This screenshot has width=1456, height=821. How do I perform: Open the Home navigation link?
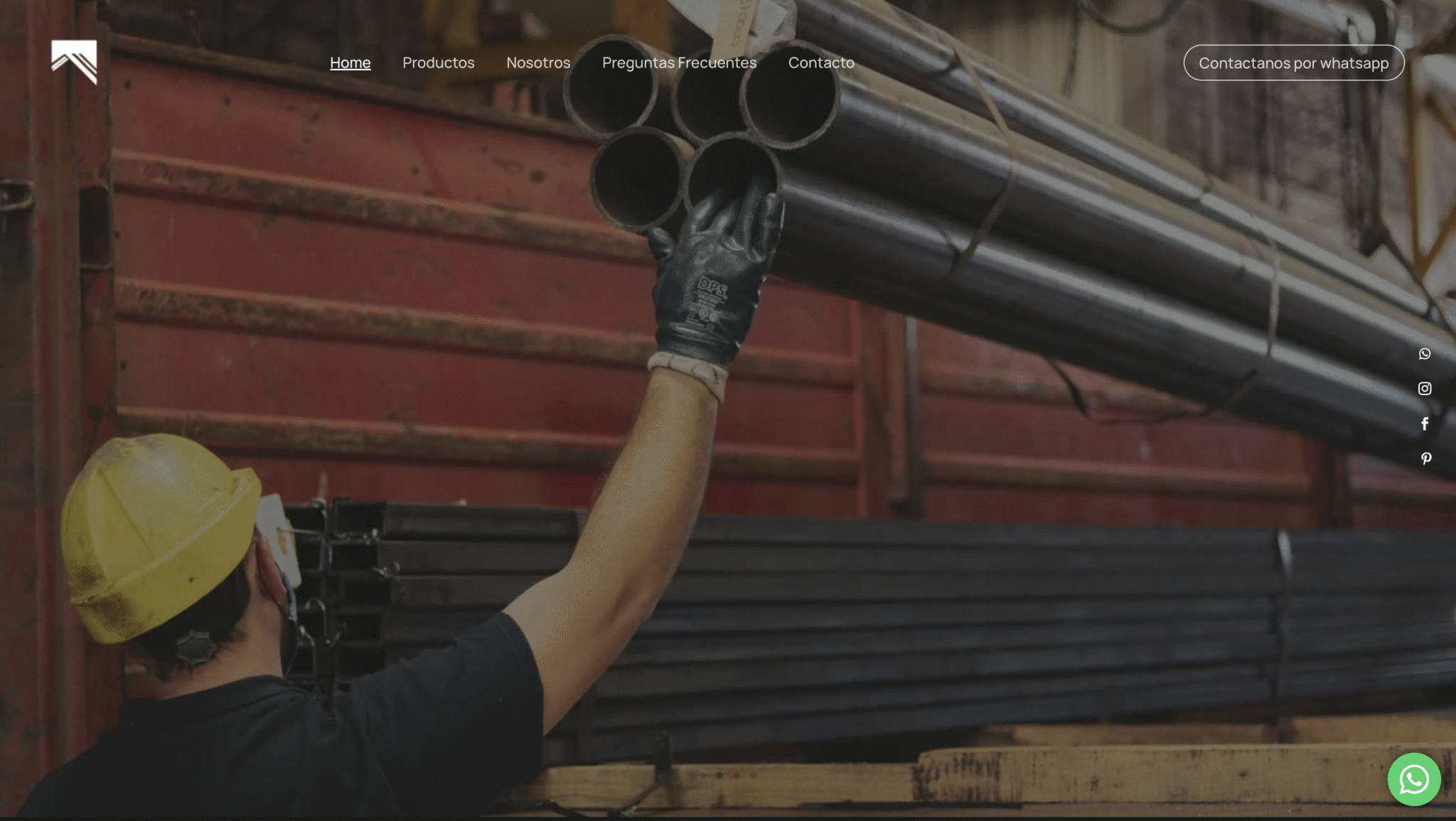(350, 63)
